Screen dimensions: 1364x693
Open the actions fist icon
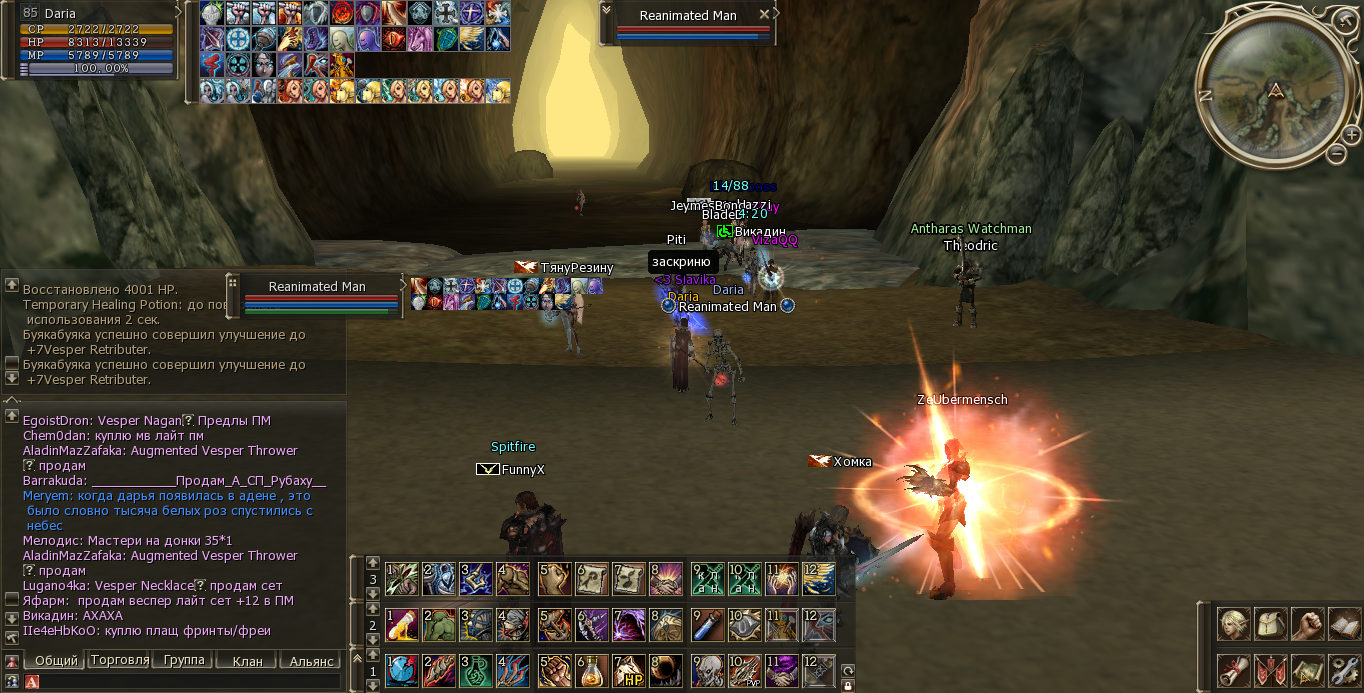1307,624
